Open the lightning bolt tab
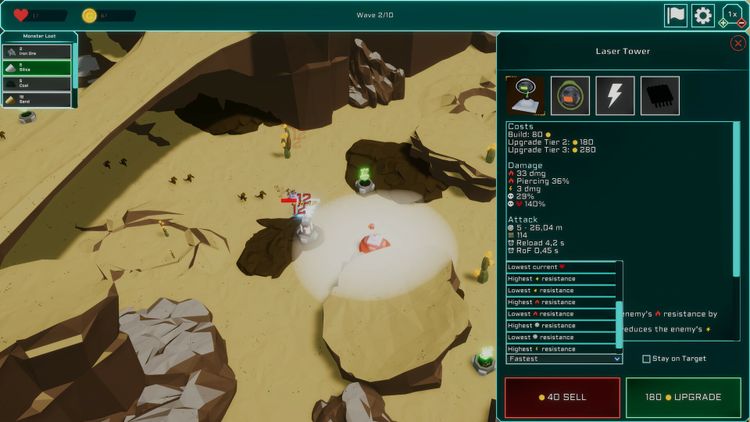 615,95
